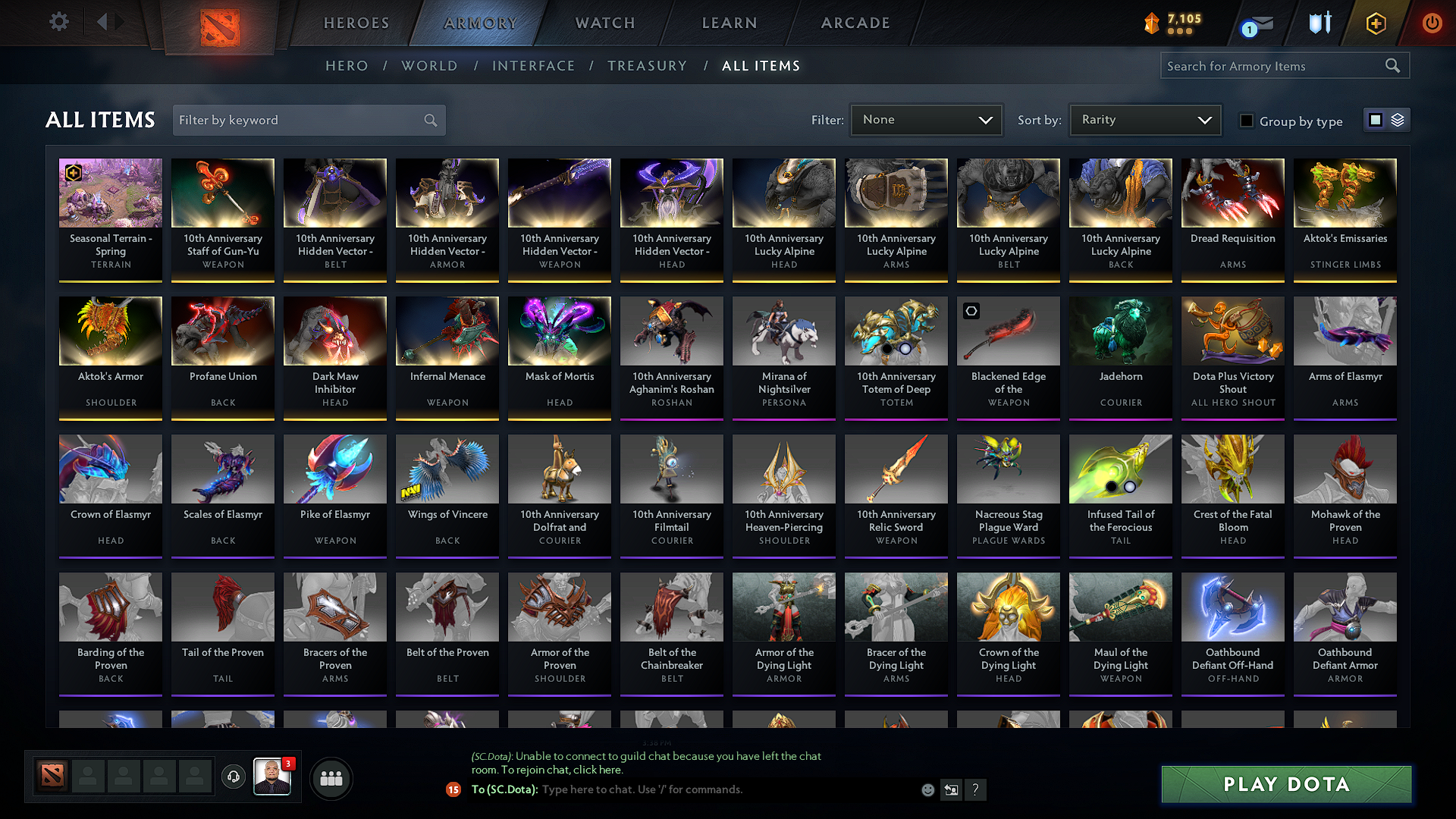
Task: Select the Infernal Menace weapon thumbnail
Action: click(447, 331)
